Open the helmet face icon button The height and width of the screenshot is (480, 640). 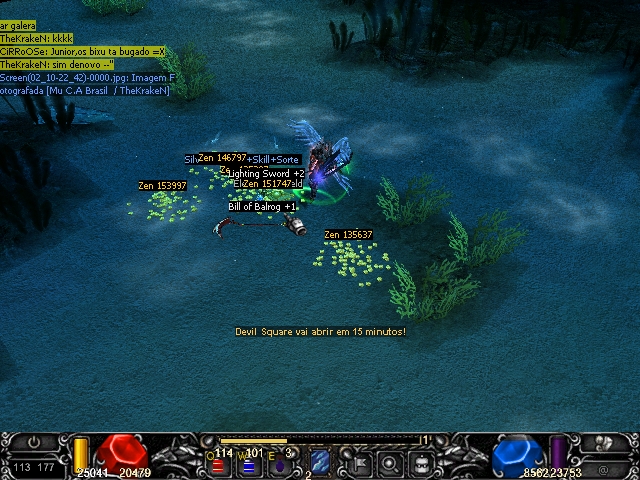tap(423, 463)
